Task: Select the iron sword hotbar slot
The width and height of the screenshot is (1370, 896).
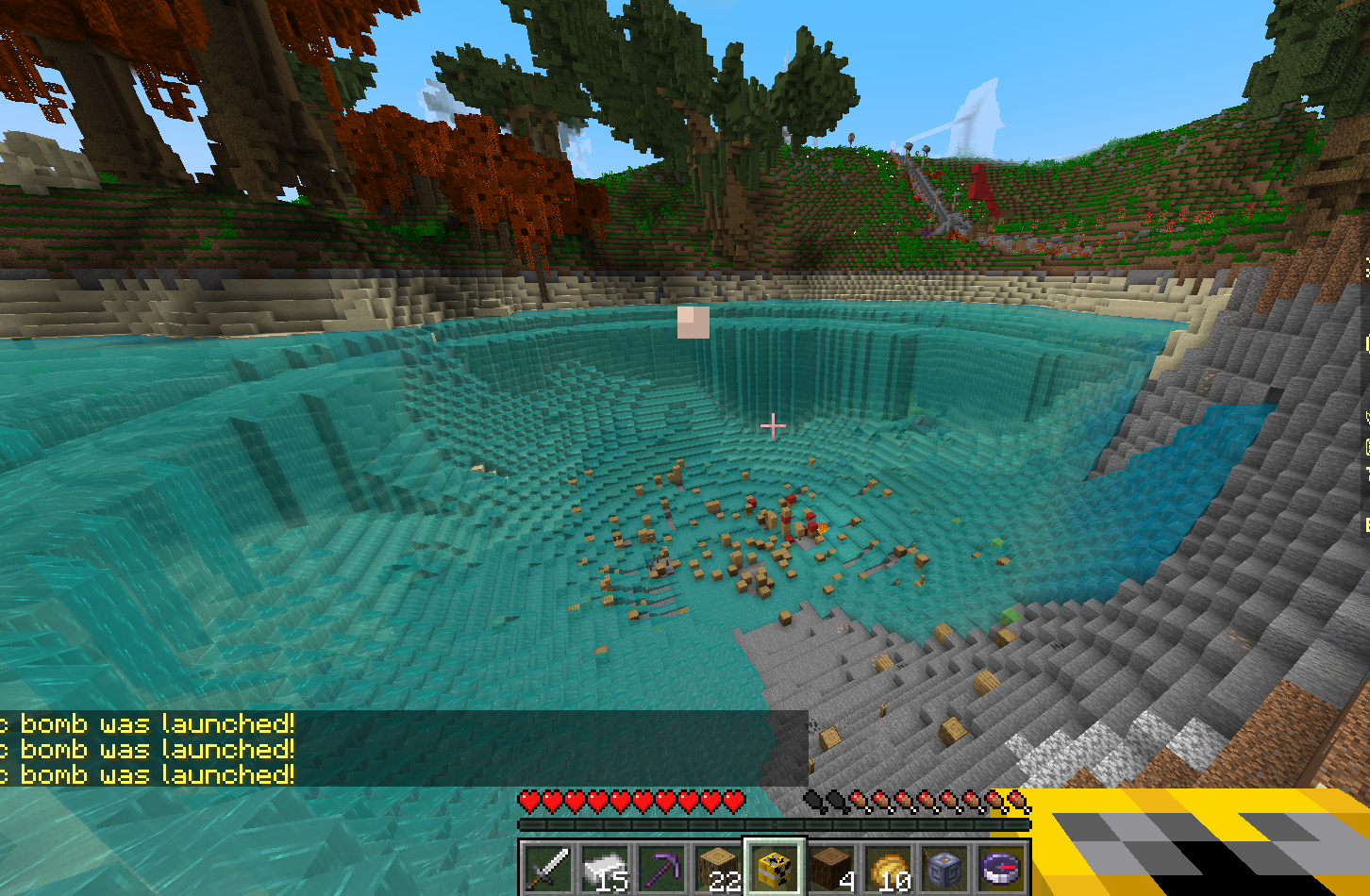Action: (546, 867)
